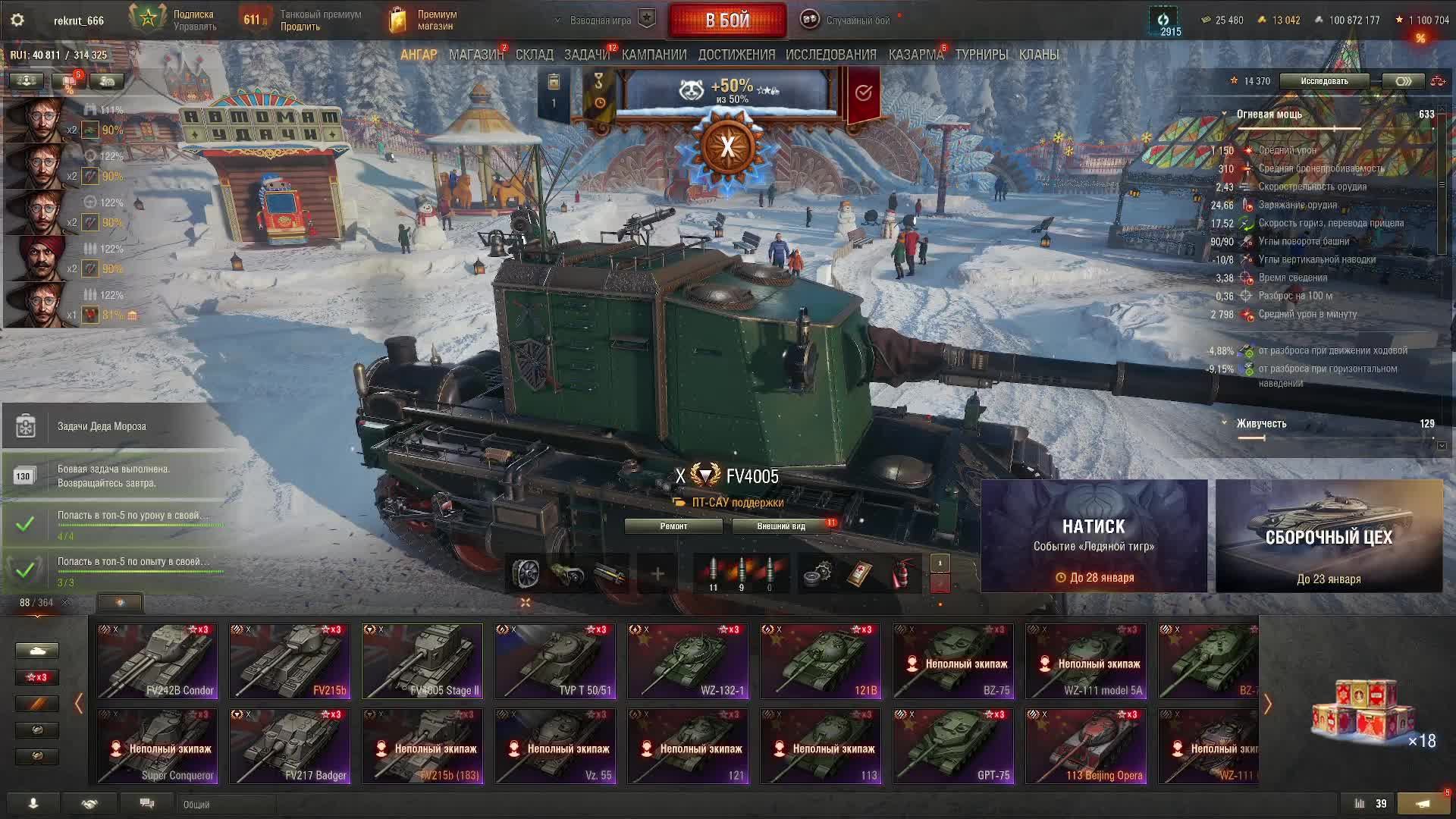The image size is (1456, 819).
Task: Choose the TVP T 50/51 tank
Action: (555, 661)
